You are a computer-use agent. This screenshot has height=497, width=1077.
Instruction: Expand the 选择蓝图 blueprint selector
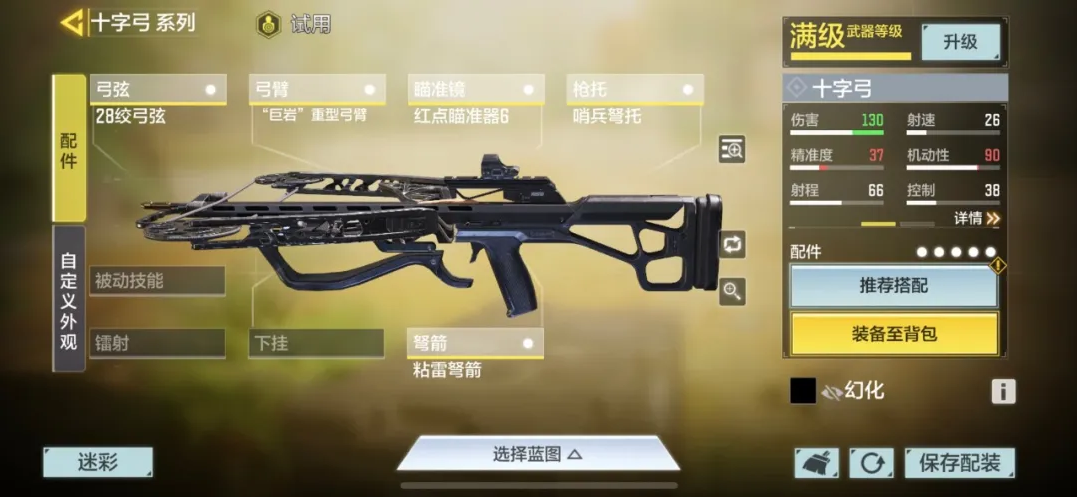pyautogui.click(x=538, y=454)
